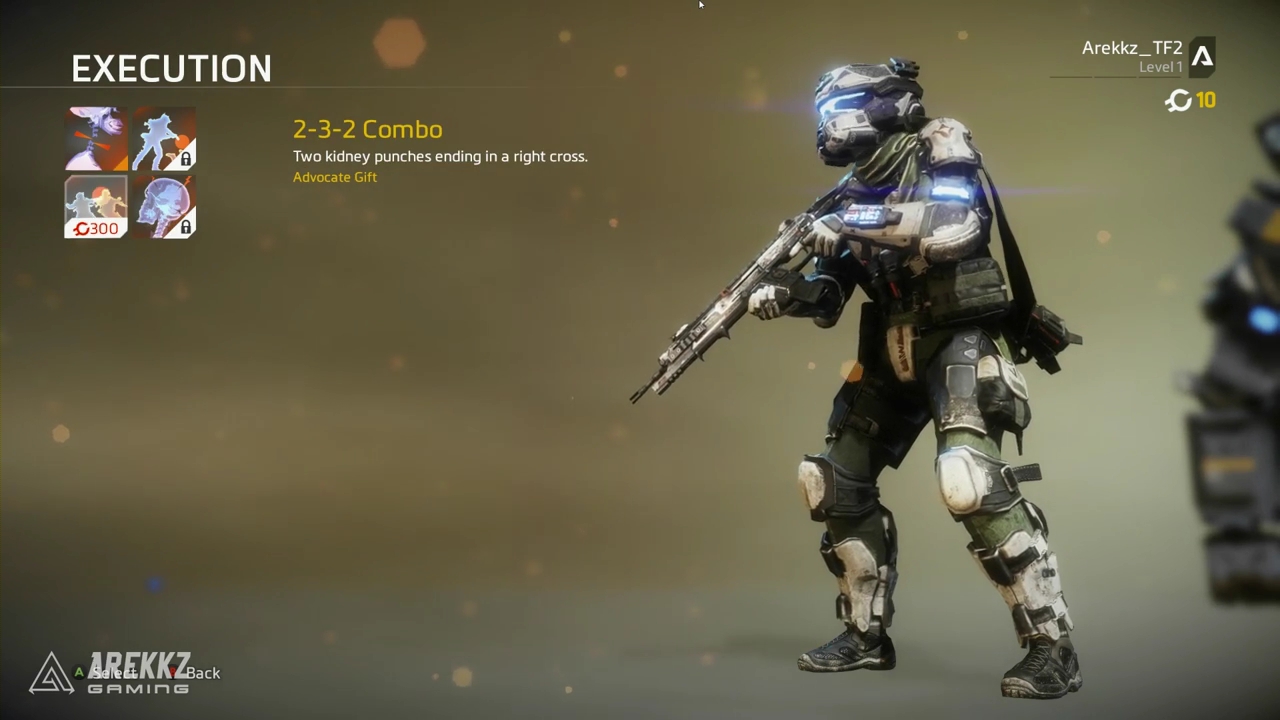Click the credits currency icon next to 10
The height and width of the screenshot is (720, 1280).
click(x=1178, y=100)
